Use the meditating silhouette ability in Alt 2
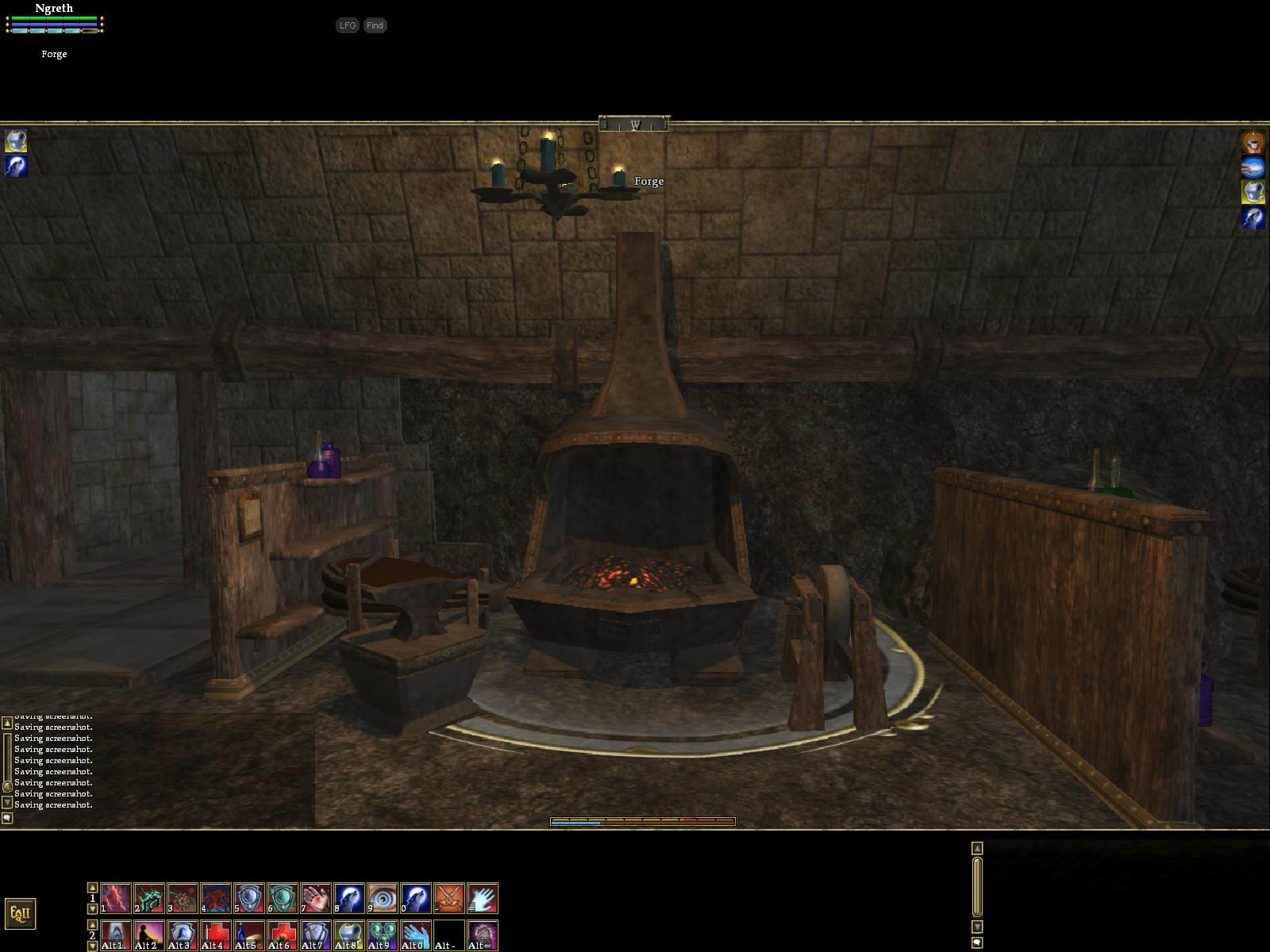Image resolution: width=1270 pixels, height=952 pixels. (x=149, y=935)
